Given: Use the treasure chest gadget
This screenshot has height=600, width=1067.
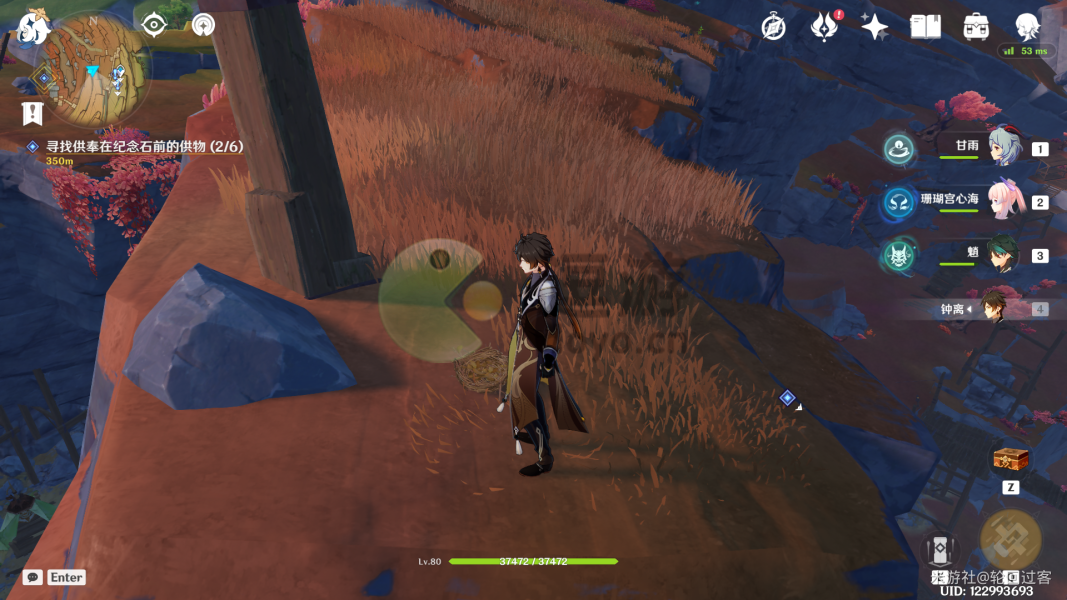Looking at the screenshot, I should pyautogui.click(x=1011, y=460).
